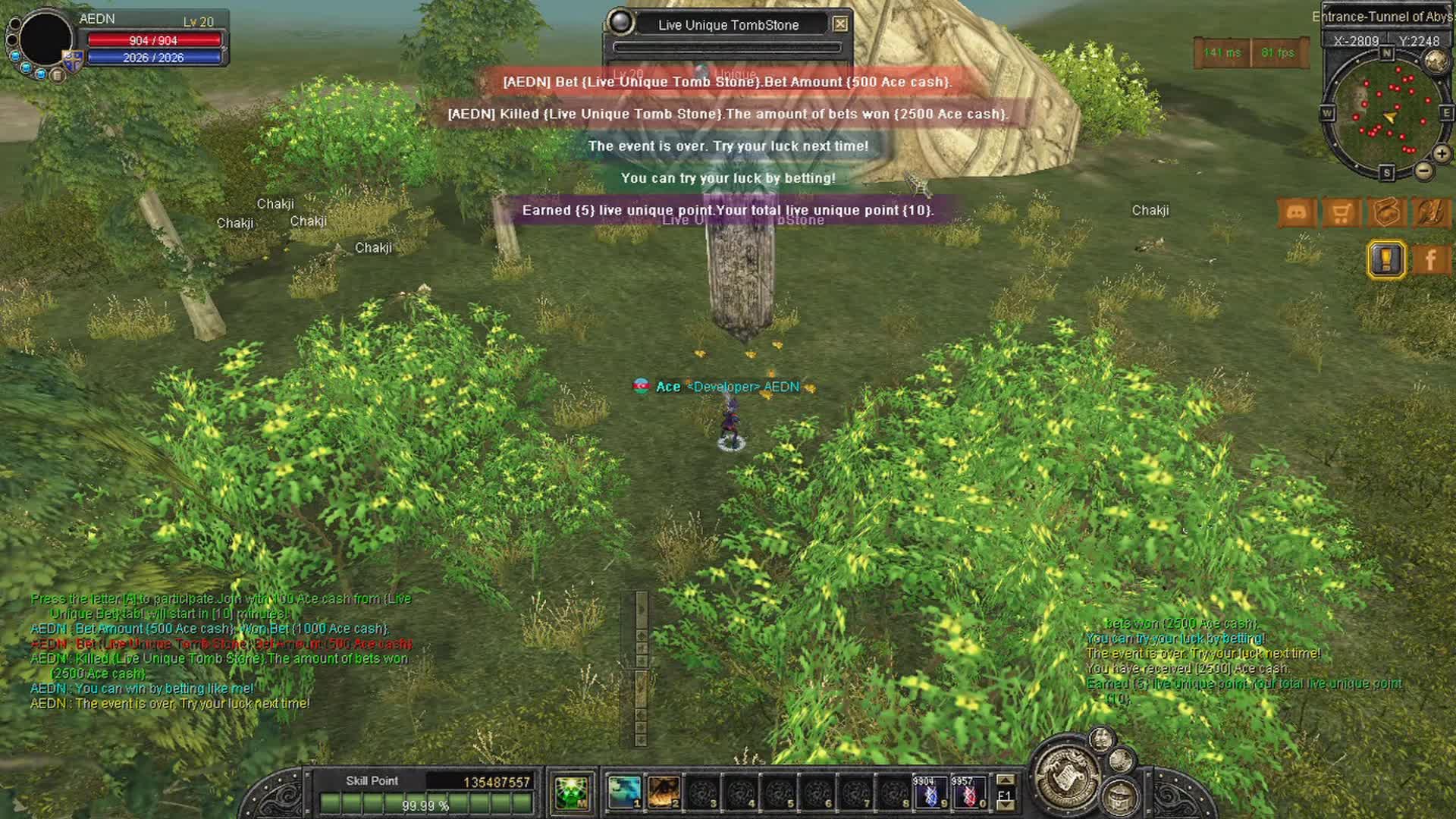Switch hotbar page with the down arrow
The width and height of the screenshot is (1456, 819).
click(x=1005, y=806)
